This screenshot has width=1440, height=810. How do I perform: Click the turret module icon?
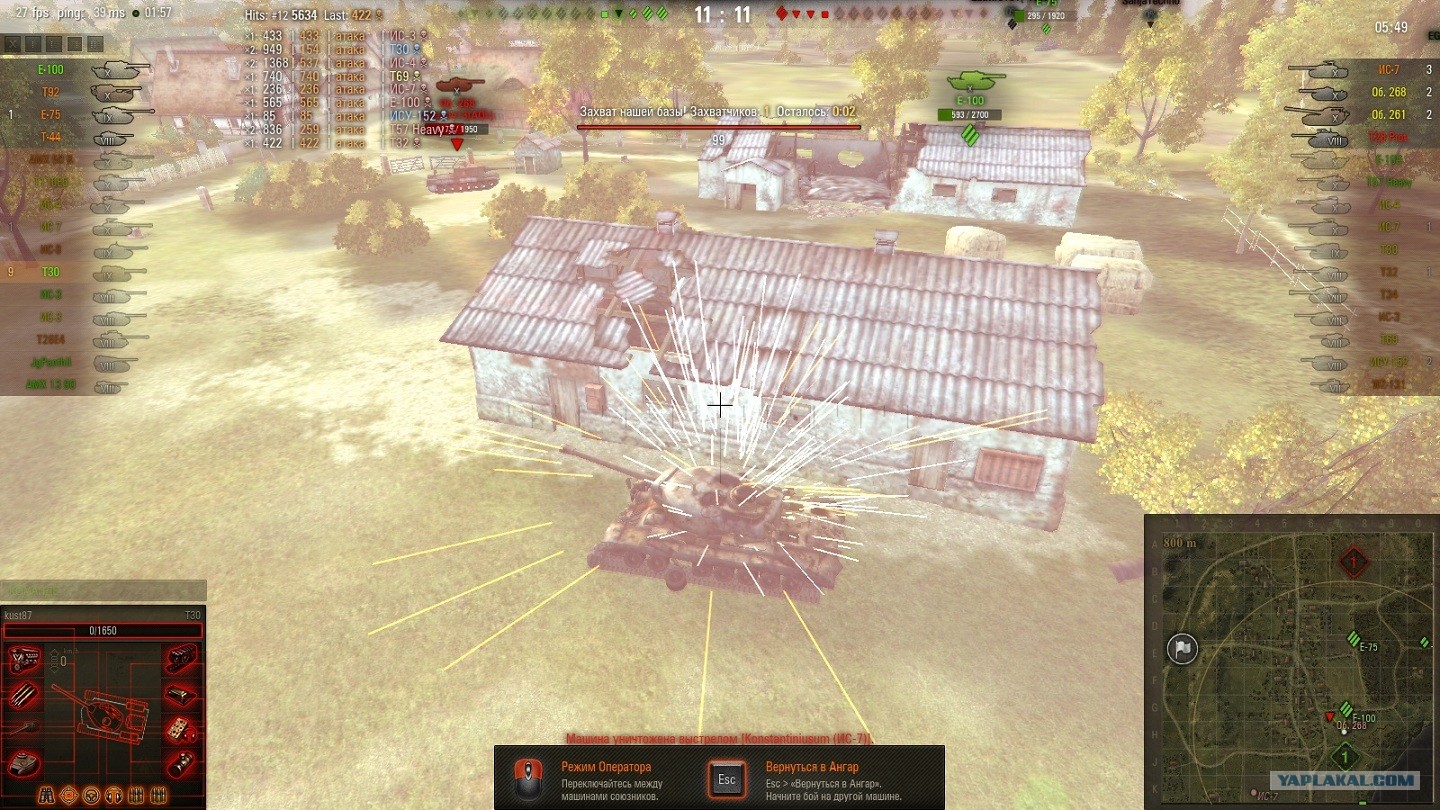(22, 764)
